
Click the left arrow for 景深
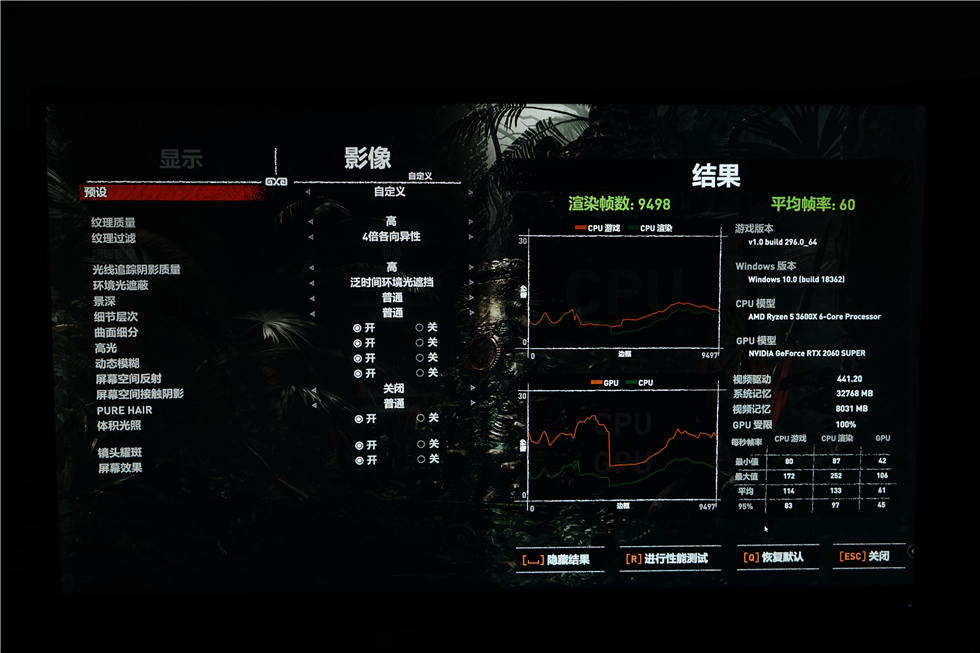pos(310,298)
